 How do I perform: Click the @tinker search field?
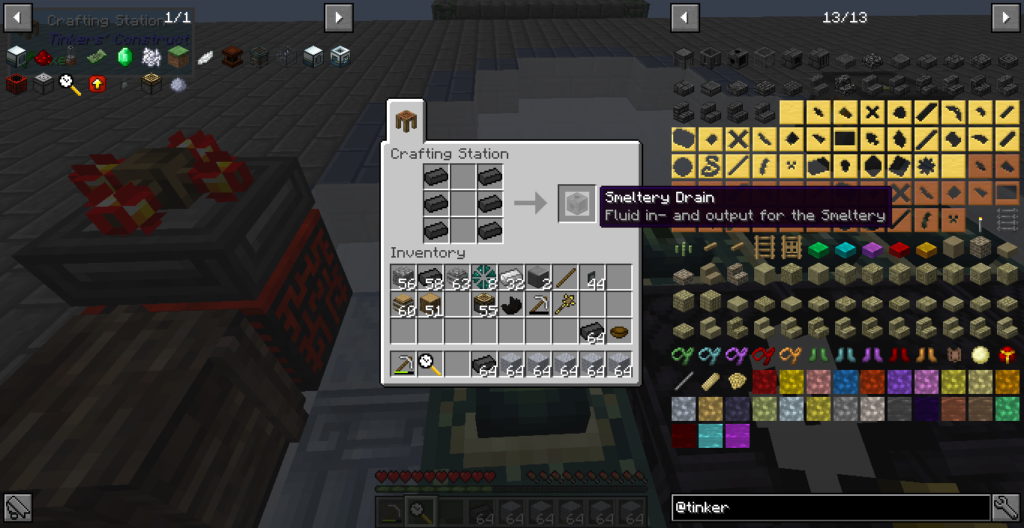(830, 508)
